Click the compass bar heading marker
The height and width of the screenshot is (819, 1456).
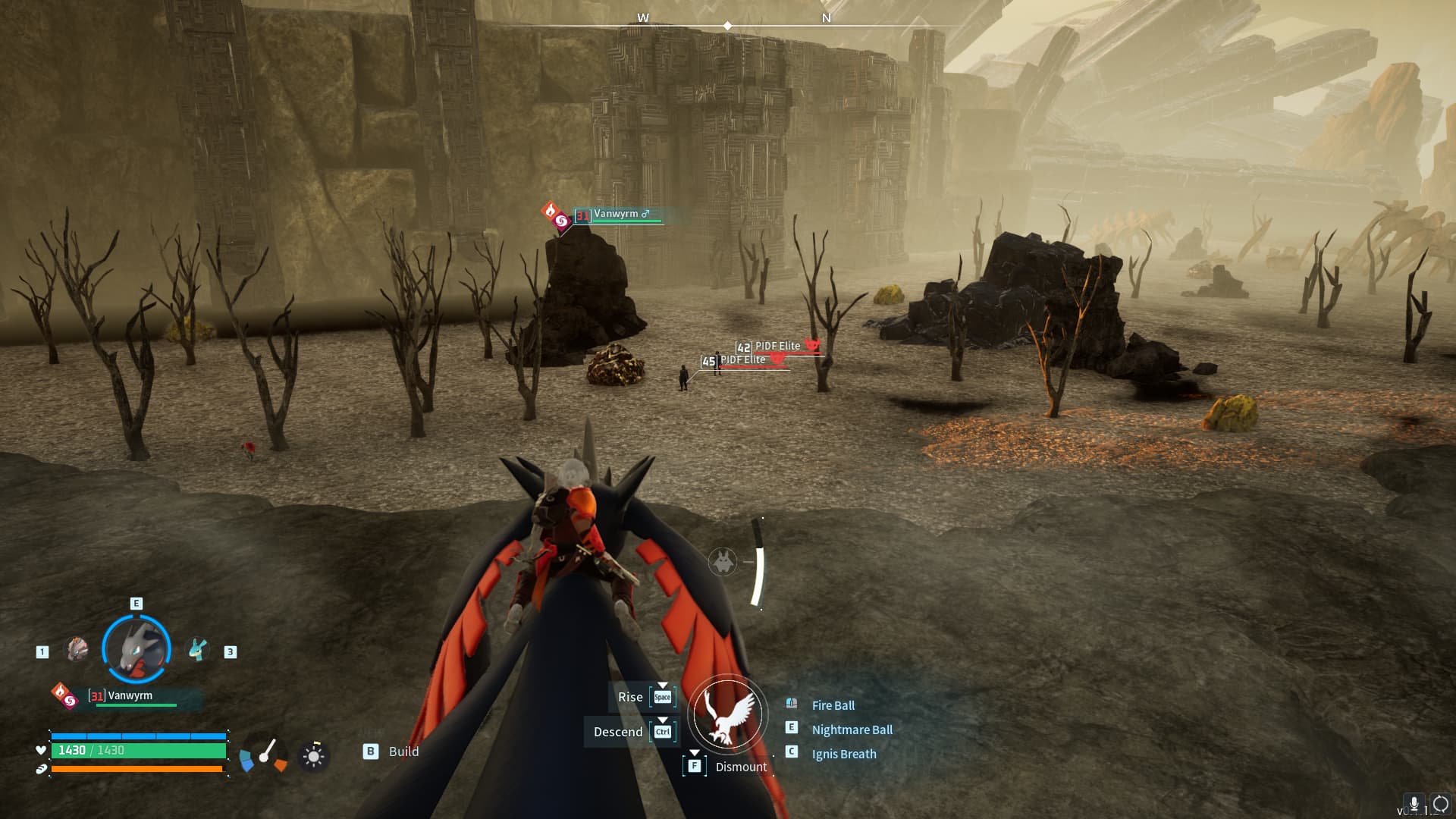pos(727,26)
